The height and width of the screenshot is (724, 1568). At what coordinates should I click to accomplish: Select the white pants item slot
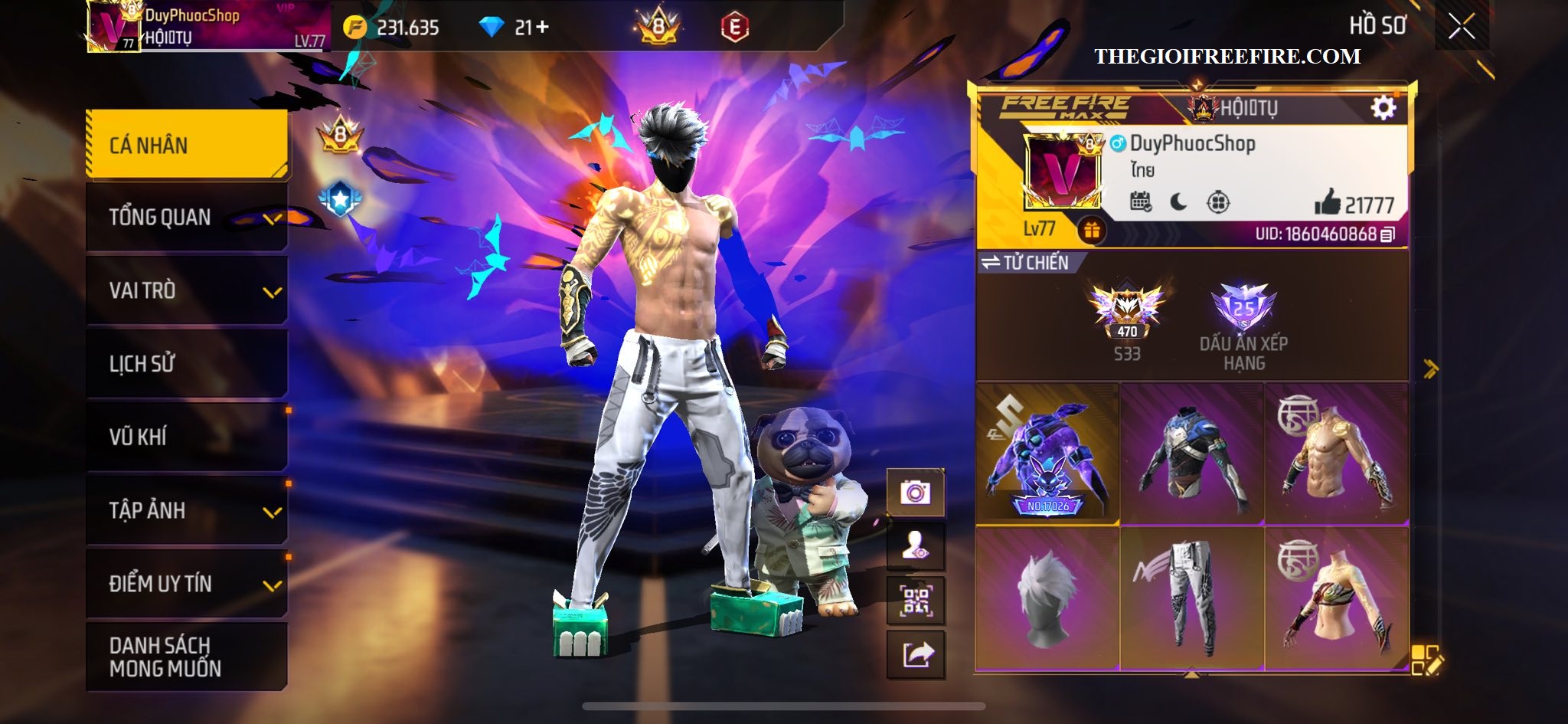click(x=1191, y=598)
